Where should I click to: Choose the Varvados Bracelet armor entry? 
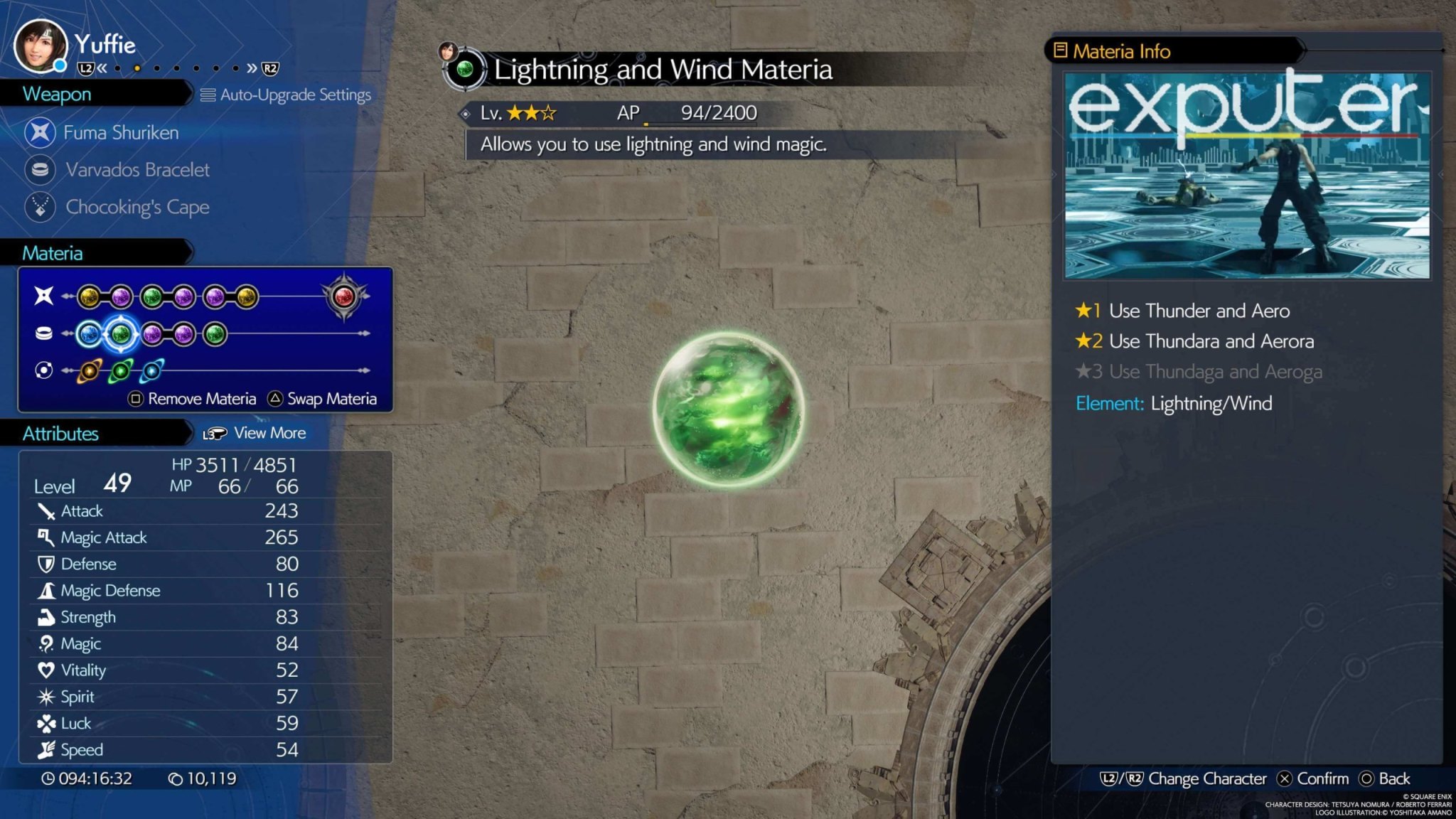click(x=136, y=170)
